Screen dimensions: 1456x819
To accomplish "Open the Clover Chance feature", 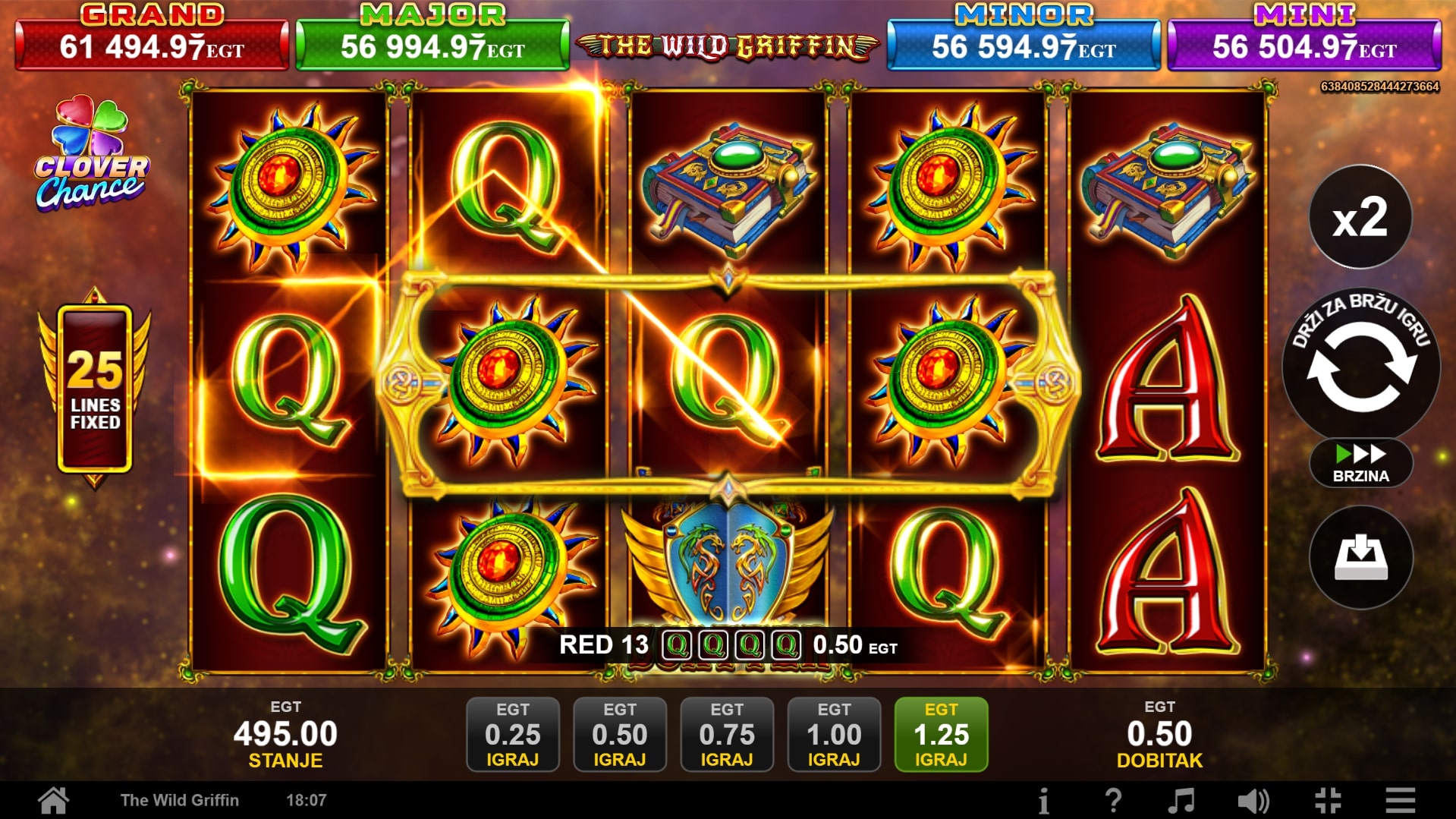I will [x=92, y=156].
